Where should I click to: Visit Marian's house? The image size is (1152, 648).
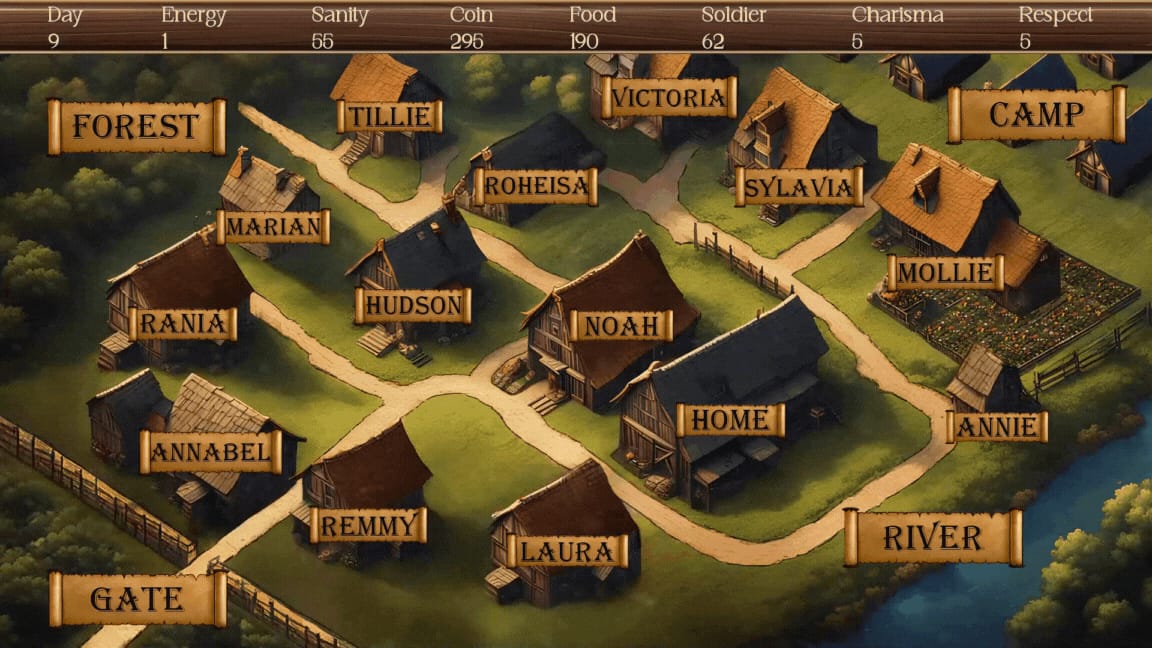[273, 227]
